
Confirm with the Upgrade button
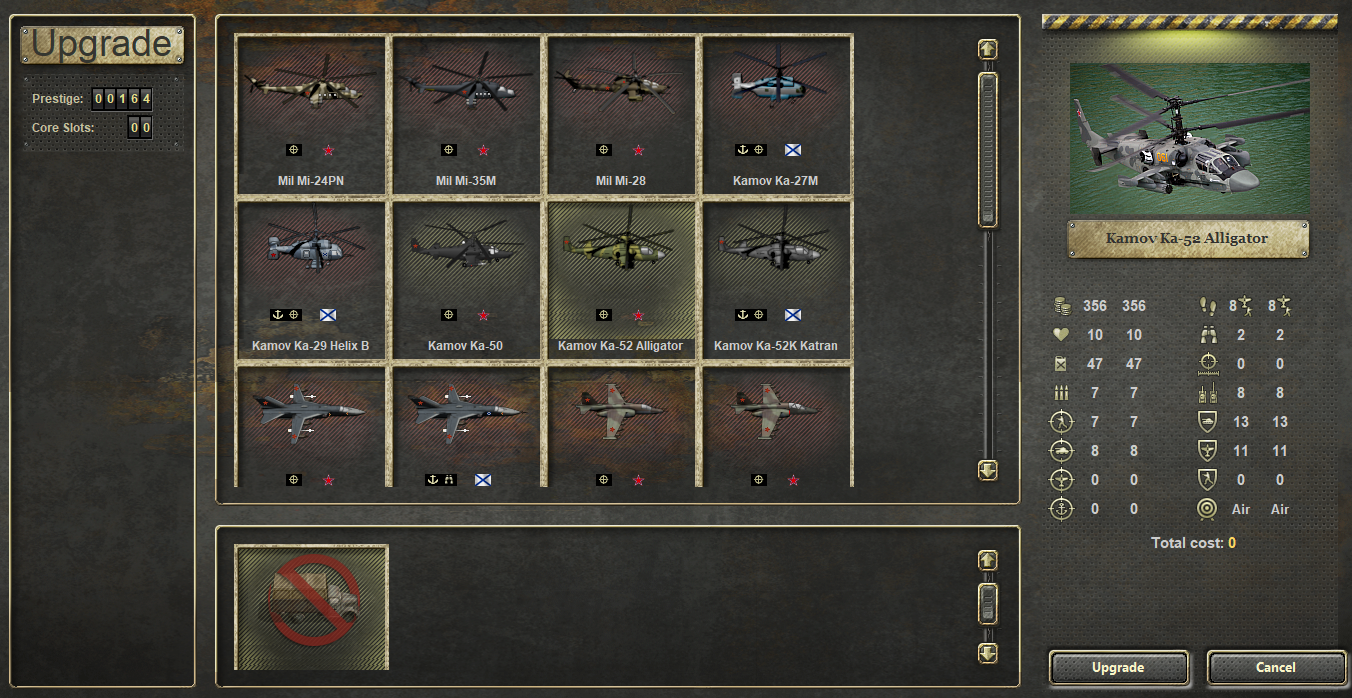tap(1118, 667)
